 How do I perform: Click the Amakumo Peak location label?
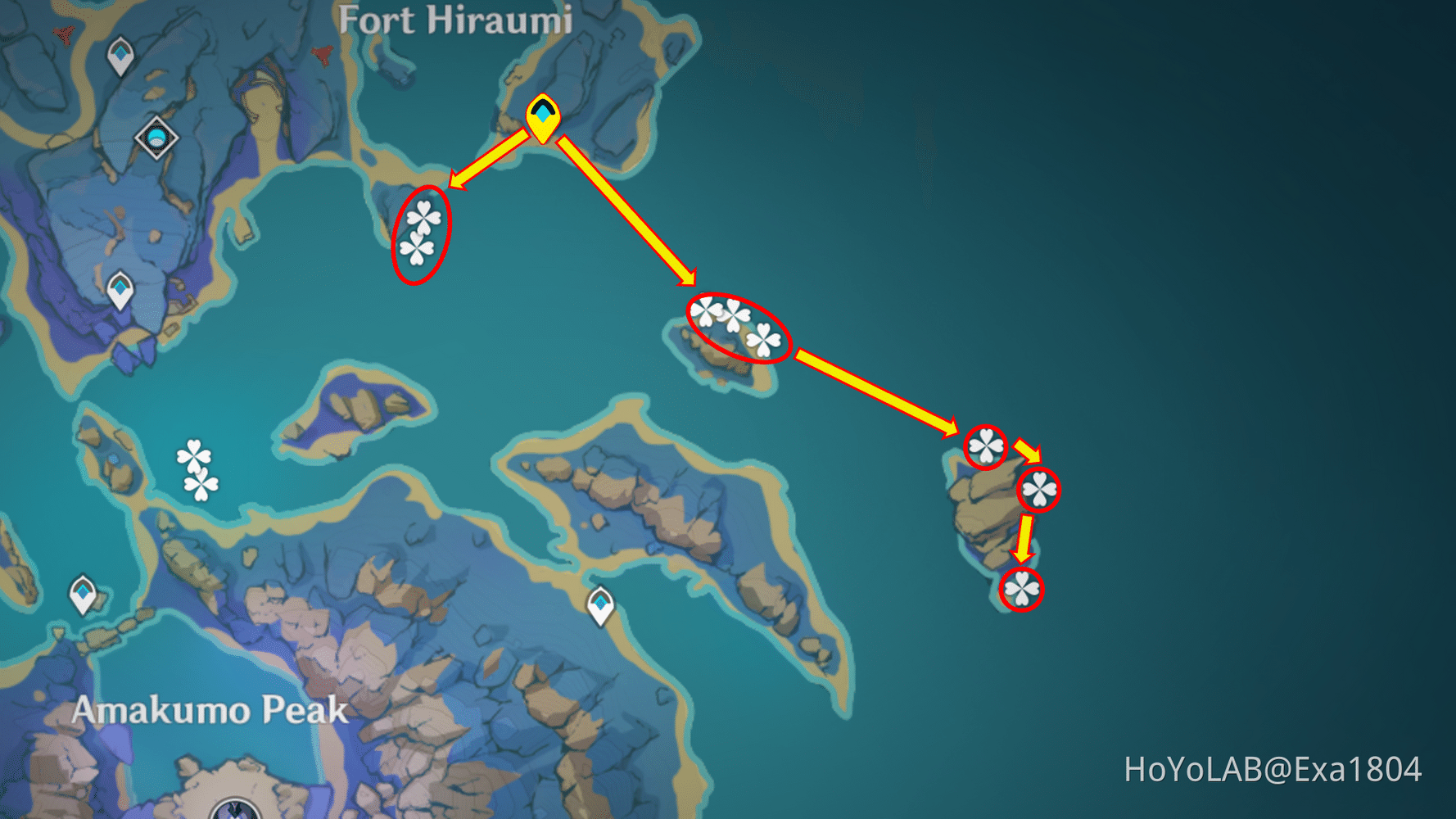pos(210,709)
